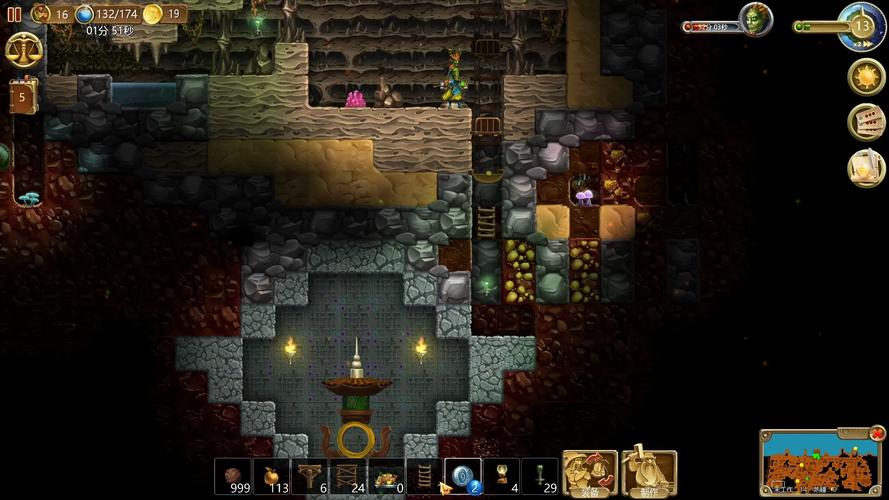Select the golden apple slot with 113

(271, 475)
